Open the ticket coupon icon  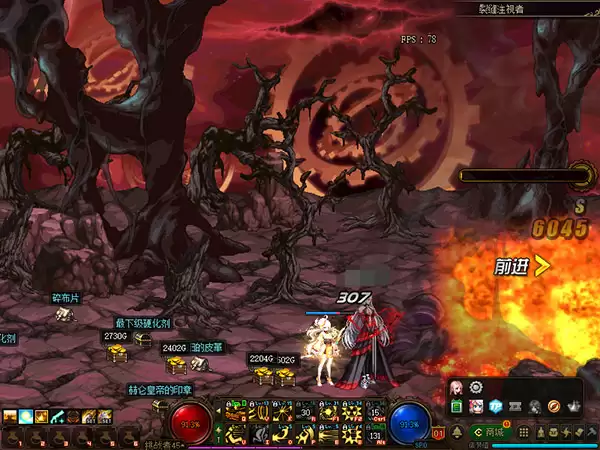pyautogui.click(x=515, y=407)
